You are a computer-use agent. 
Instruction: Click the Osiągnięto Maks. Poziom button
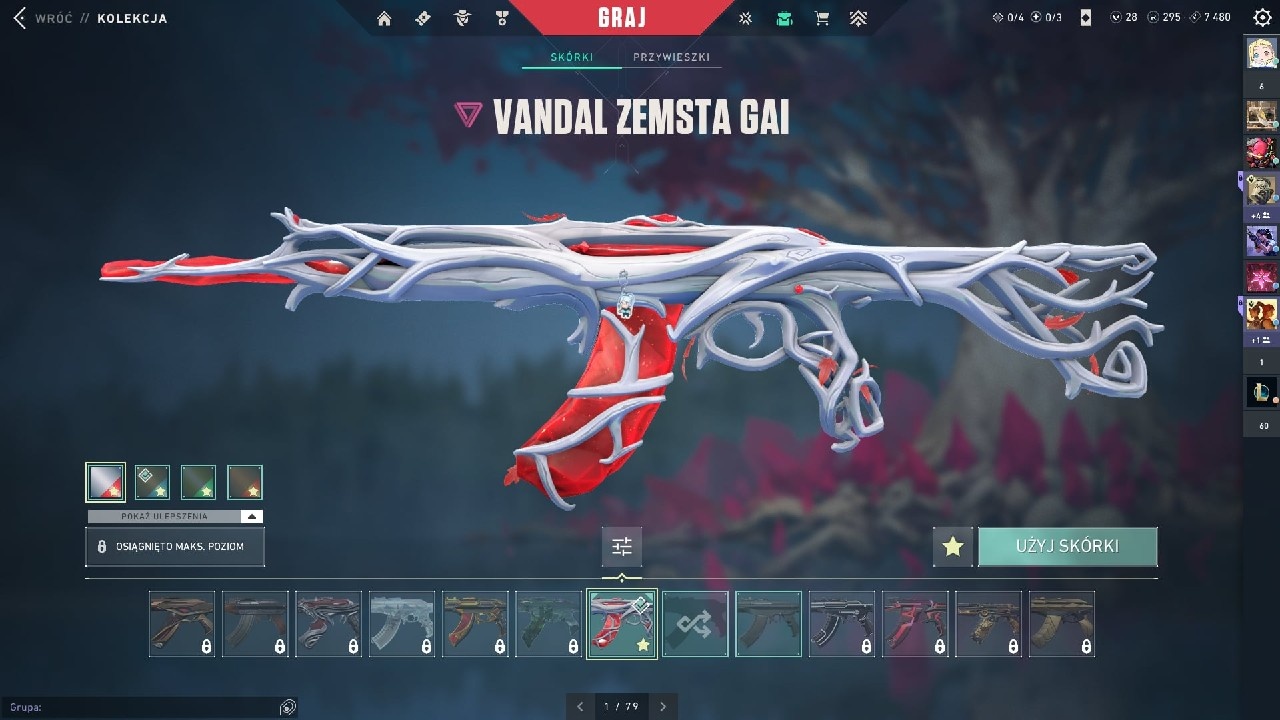coord(175,547)
